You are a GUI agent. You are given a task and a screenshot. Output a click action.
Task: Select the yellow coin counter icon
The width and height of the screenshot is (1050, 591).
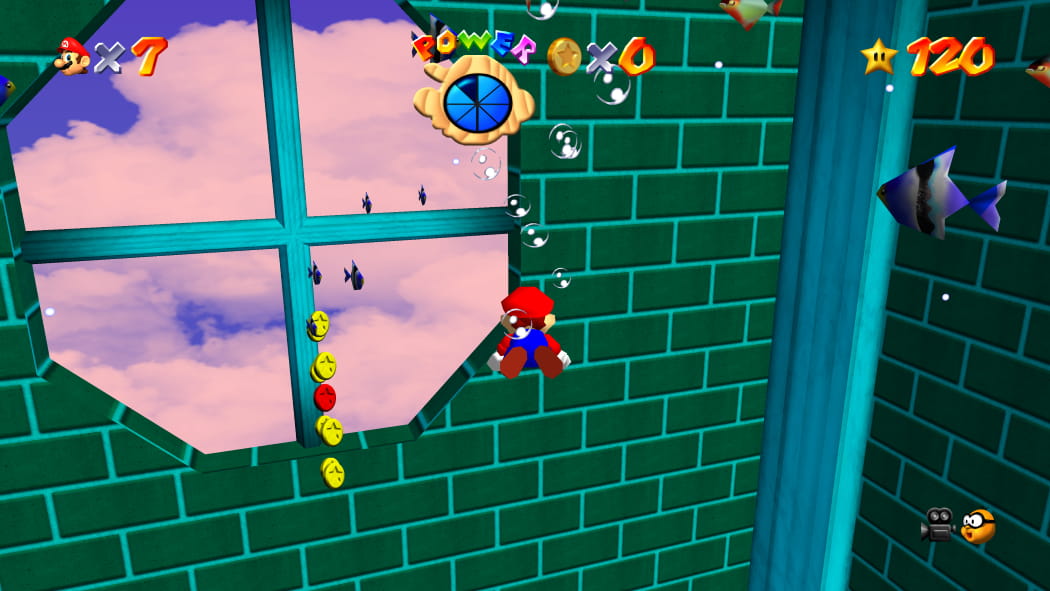pos(564,55)
